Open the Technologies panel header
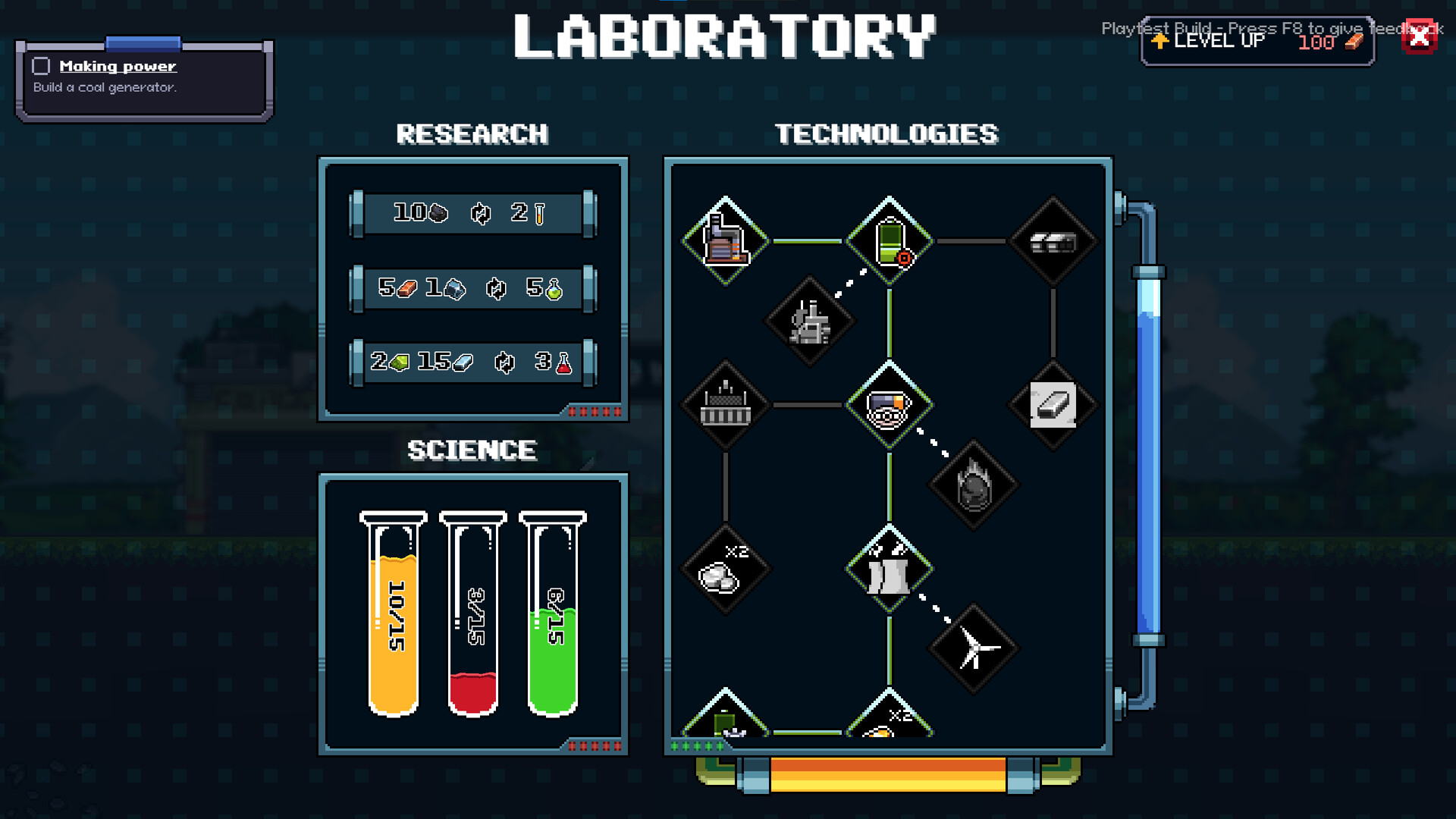 (x=886, y=133)
